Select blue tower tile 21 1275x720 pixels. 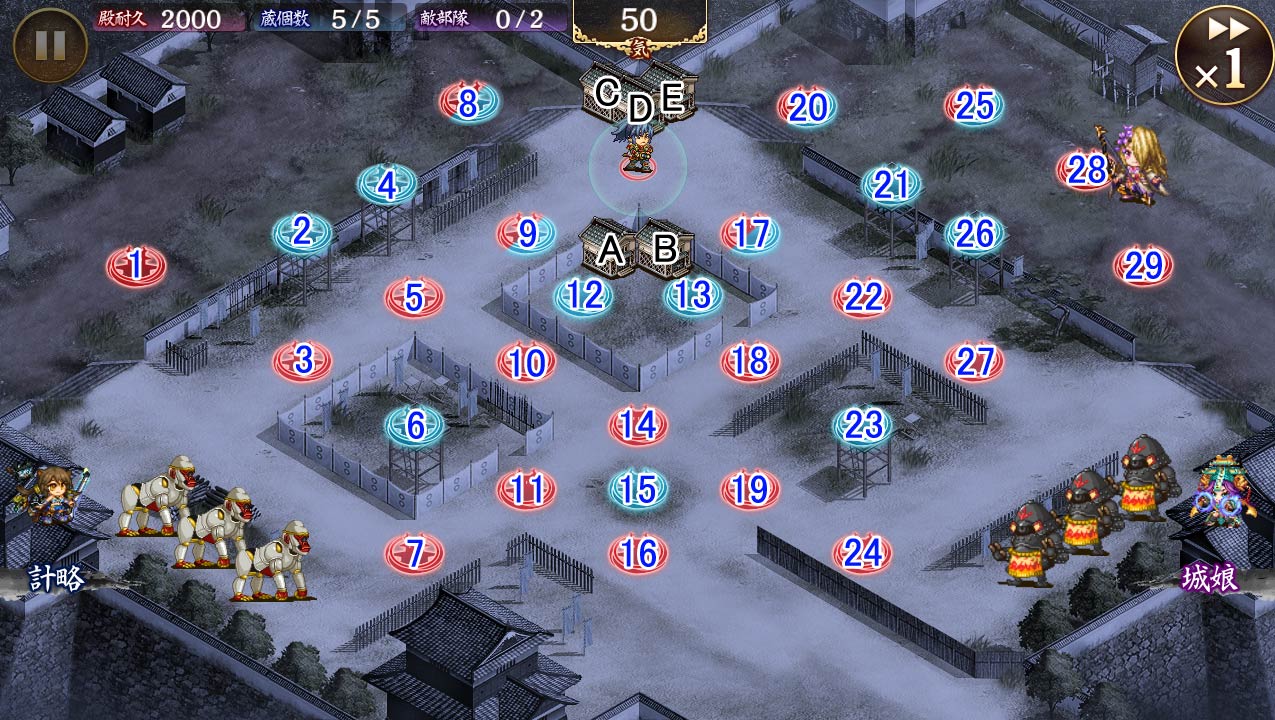pyautogui.click(x=891, y=185)
